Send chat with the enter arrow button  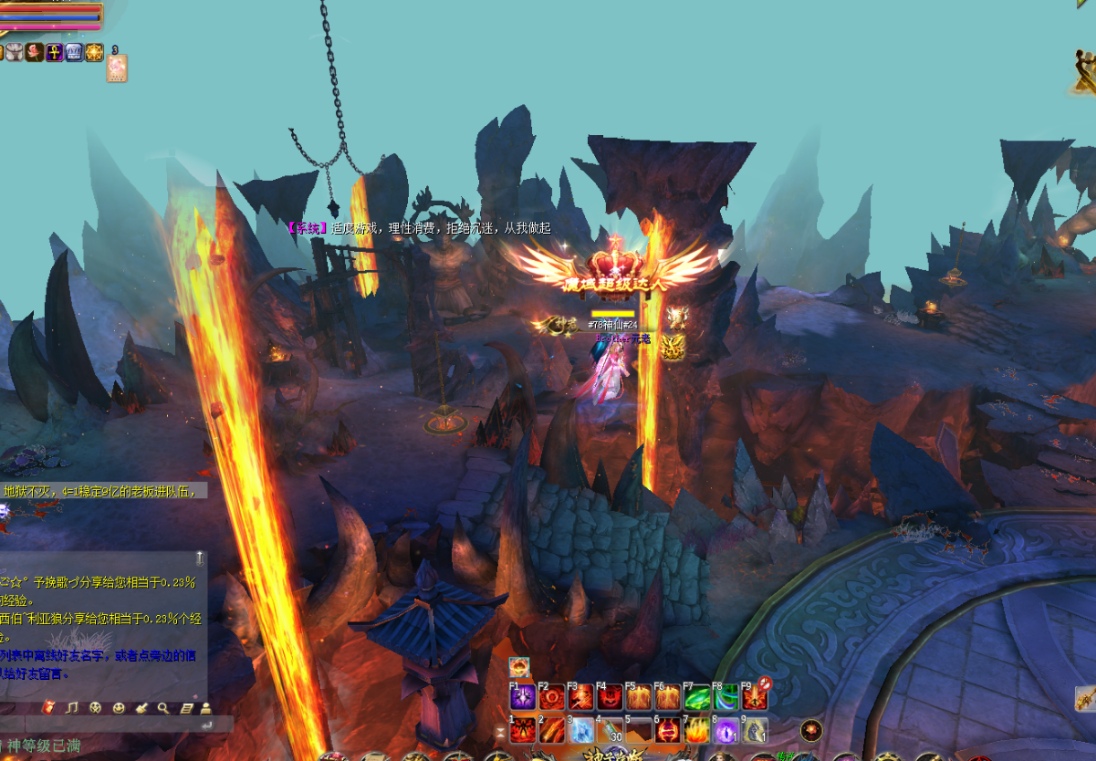(206, 724)
